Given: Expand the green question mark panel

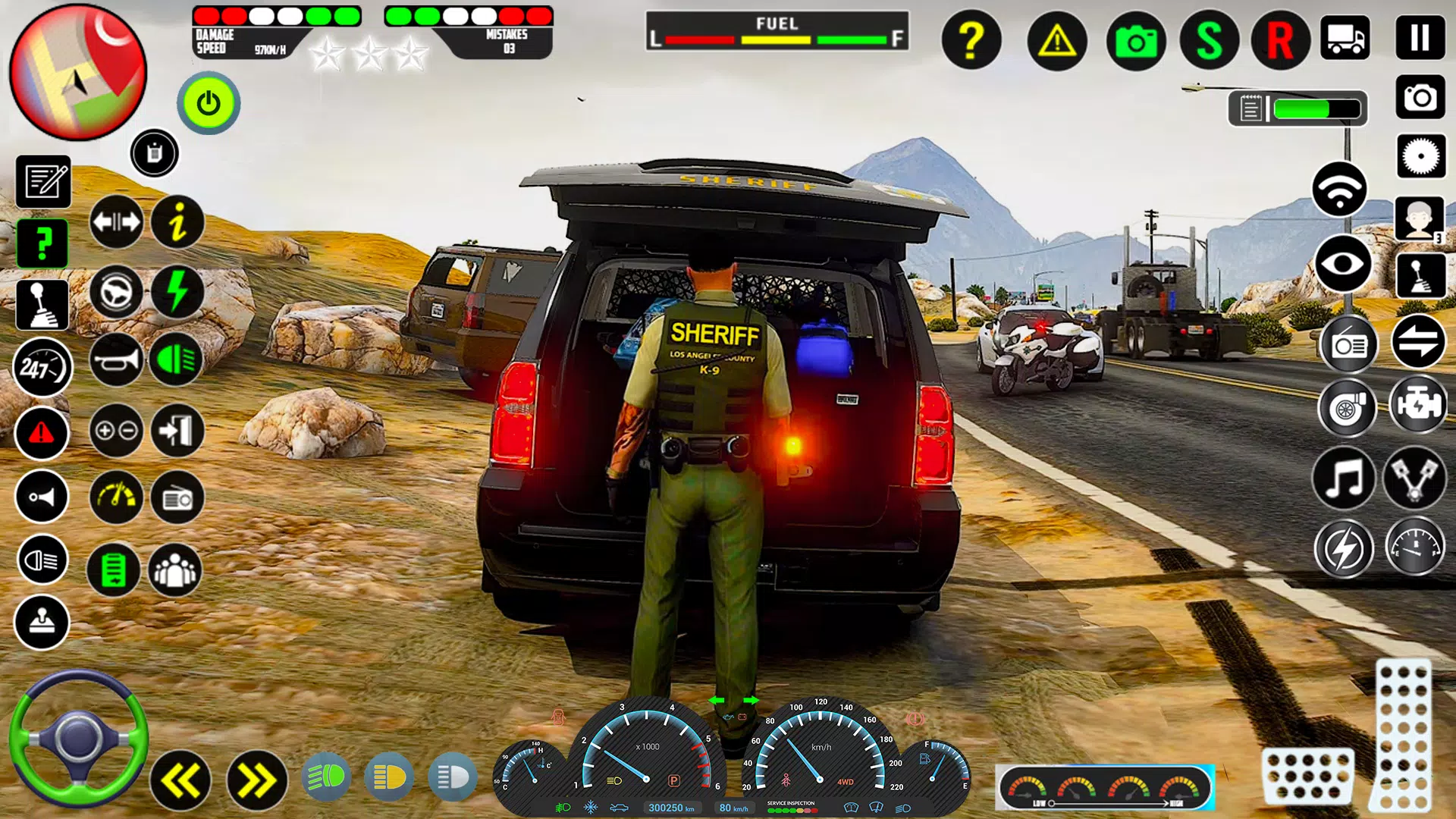Looking at the screenshot, I should coord(42,241).
